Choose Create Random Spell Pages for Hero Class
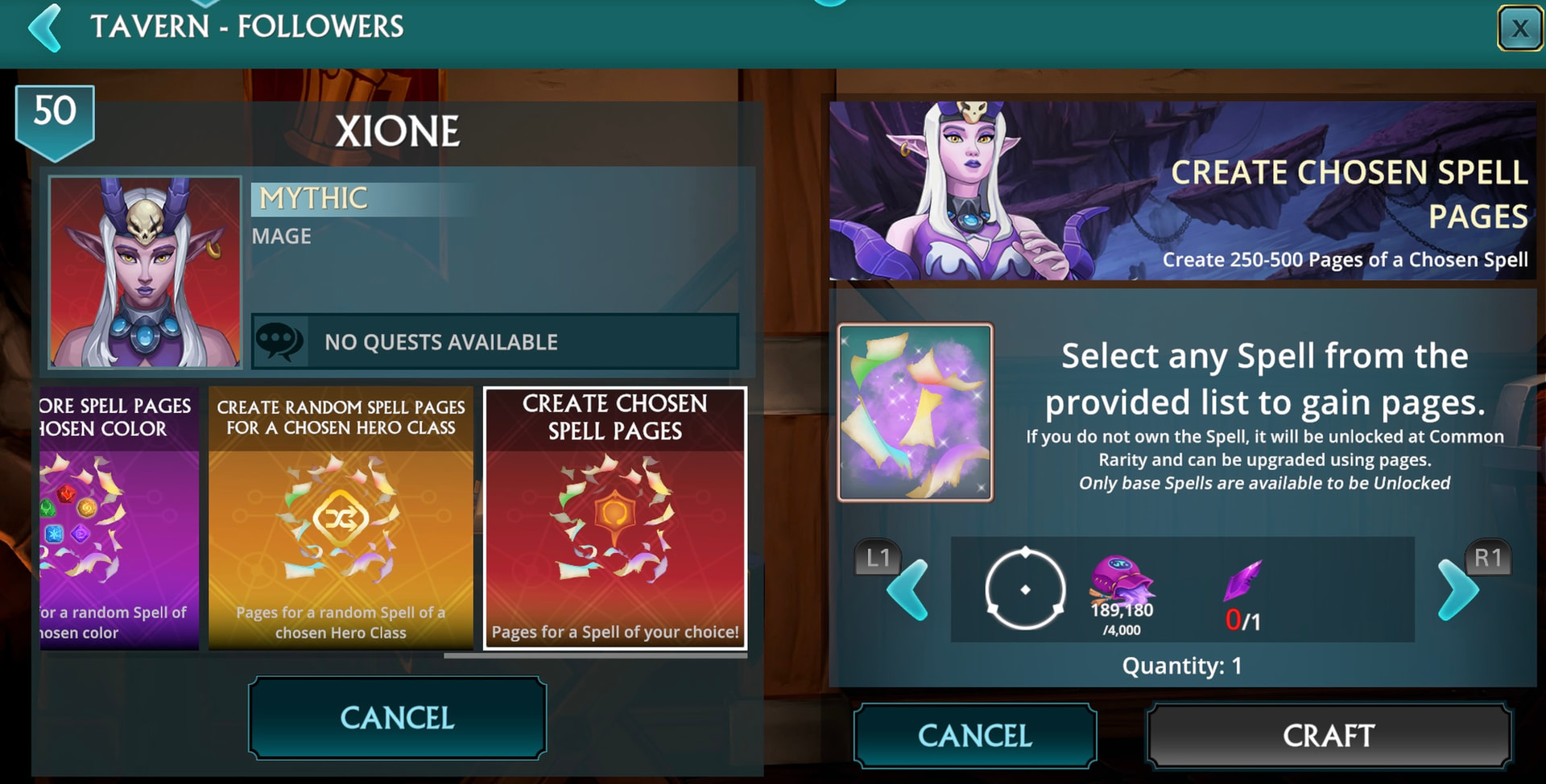This screenshot has height=784, width=1546. tap(341, 518)
